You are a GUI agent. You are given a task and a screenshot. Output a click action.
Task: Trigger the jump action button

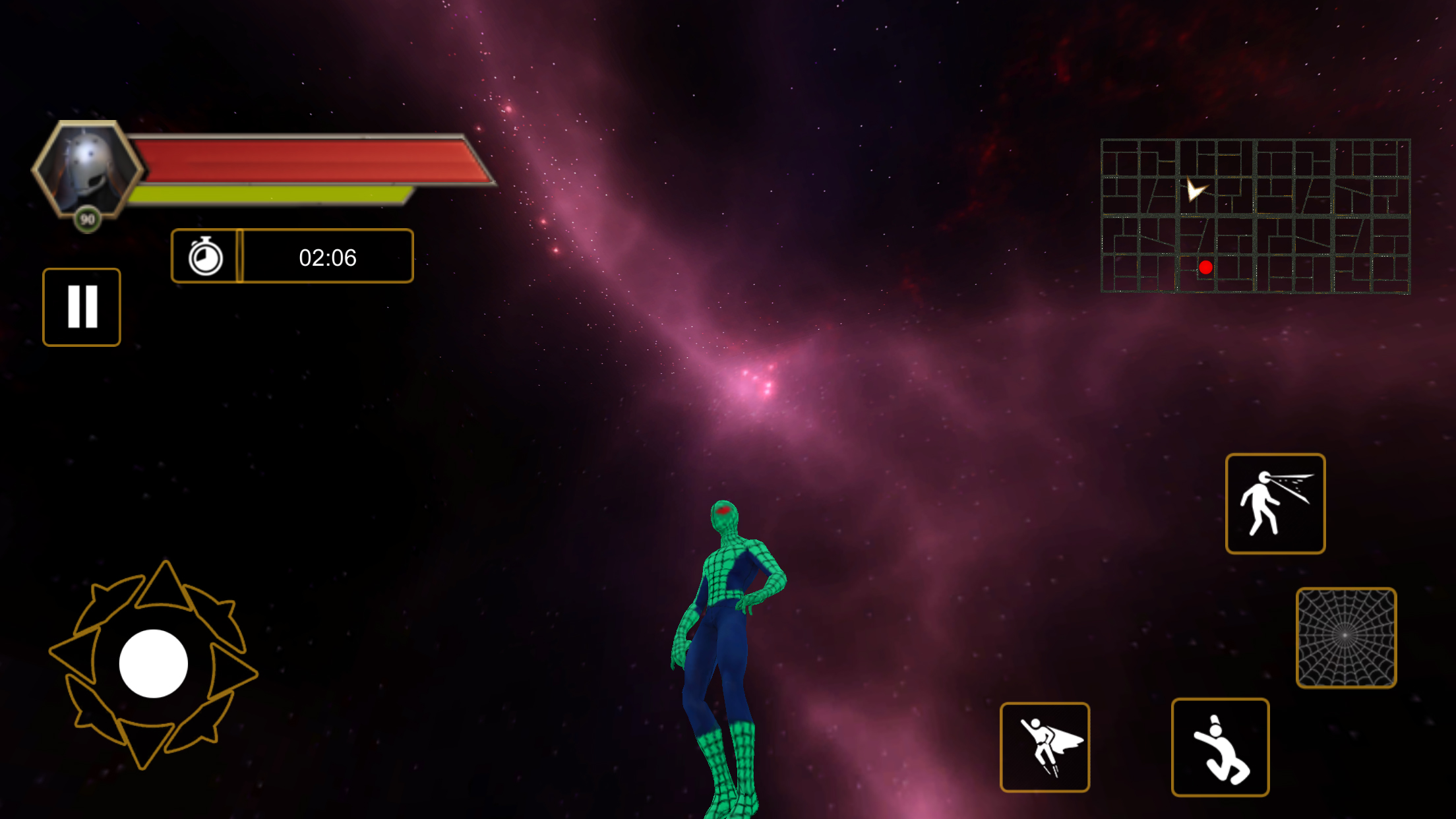coord(1220,747)
